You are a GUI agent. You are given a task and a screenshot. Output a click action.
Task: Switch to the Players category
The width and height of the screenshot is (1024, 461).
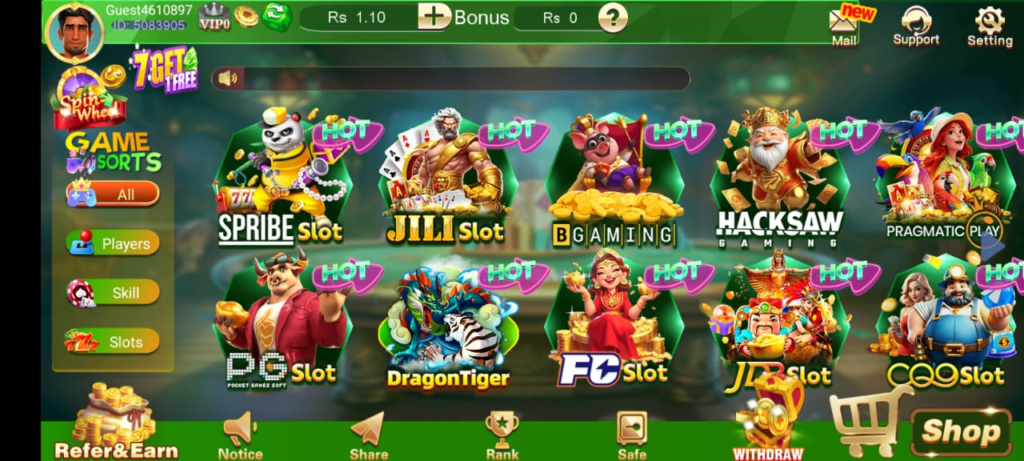[x=113, y=243]
